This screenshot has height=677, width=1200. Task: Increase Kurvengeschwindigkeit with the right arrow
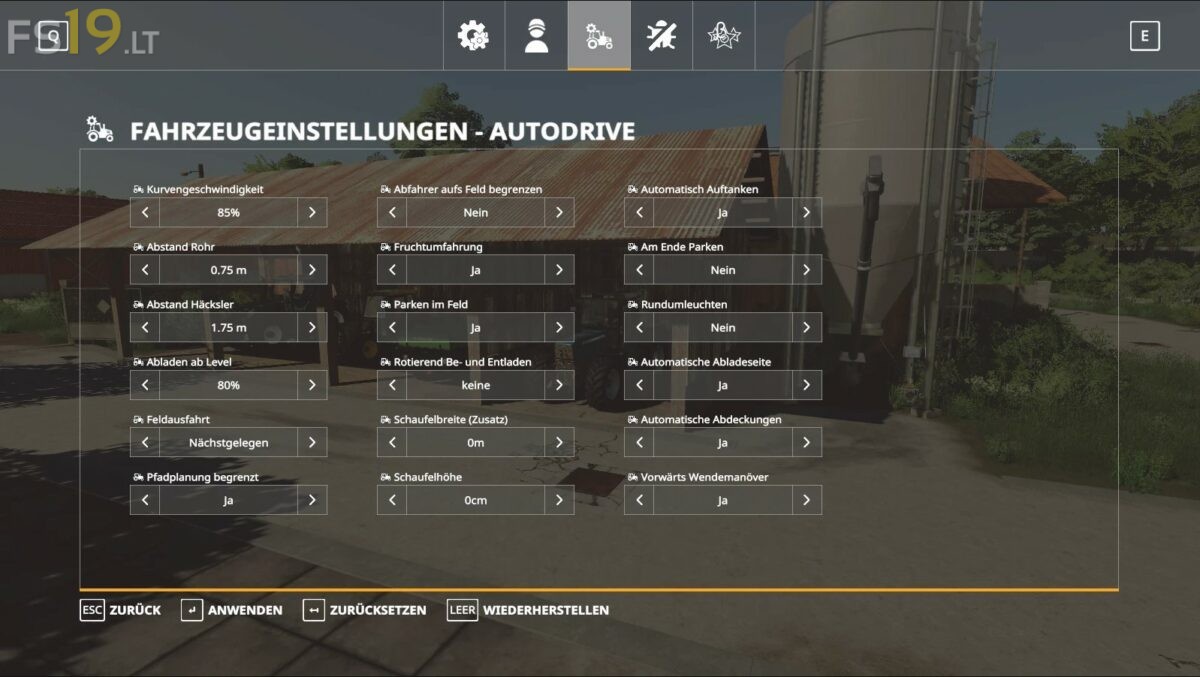pos(312,212)
